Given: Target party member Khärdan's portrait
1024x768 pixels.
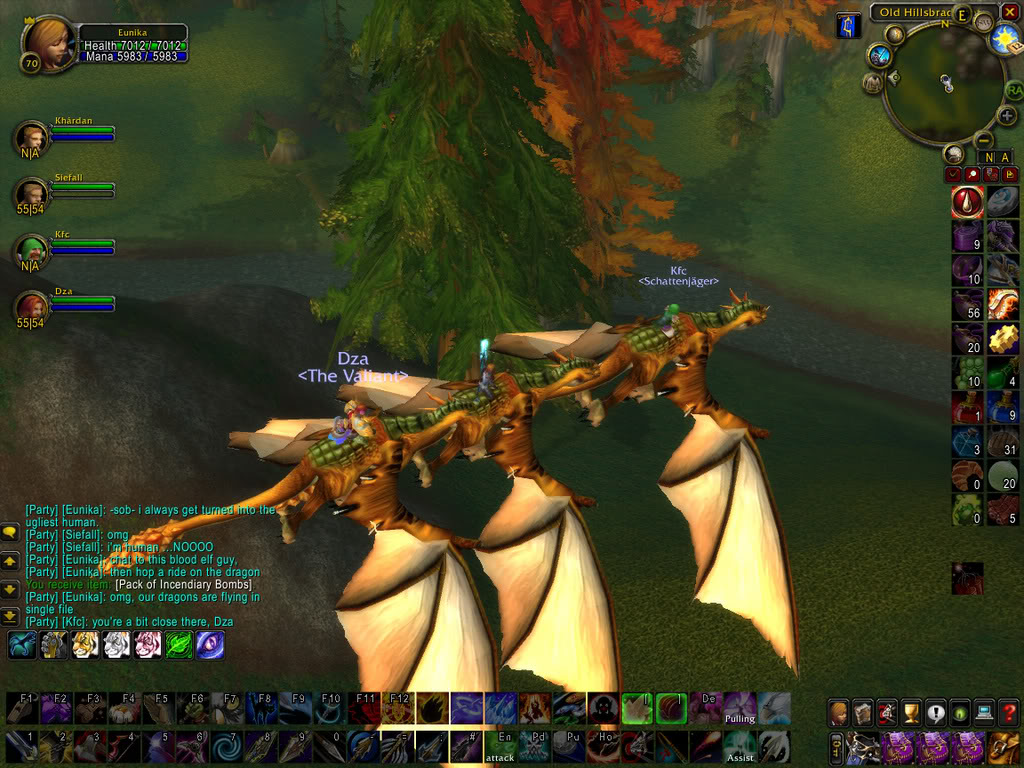Looking at the screenshot, I should 34,137.
